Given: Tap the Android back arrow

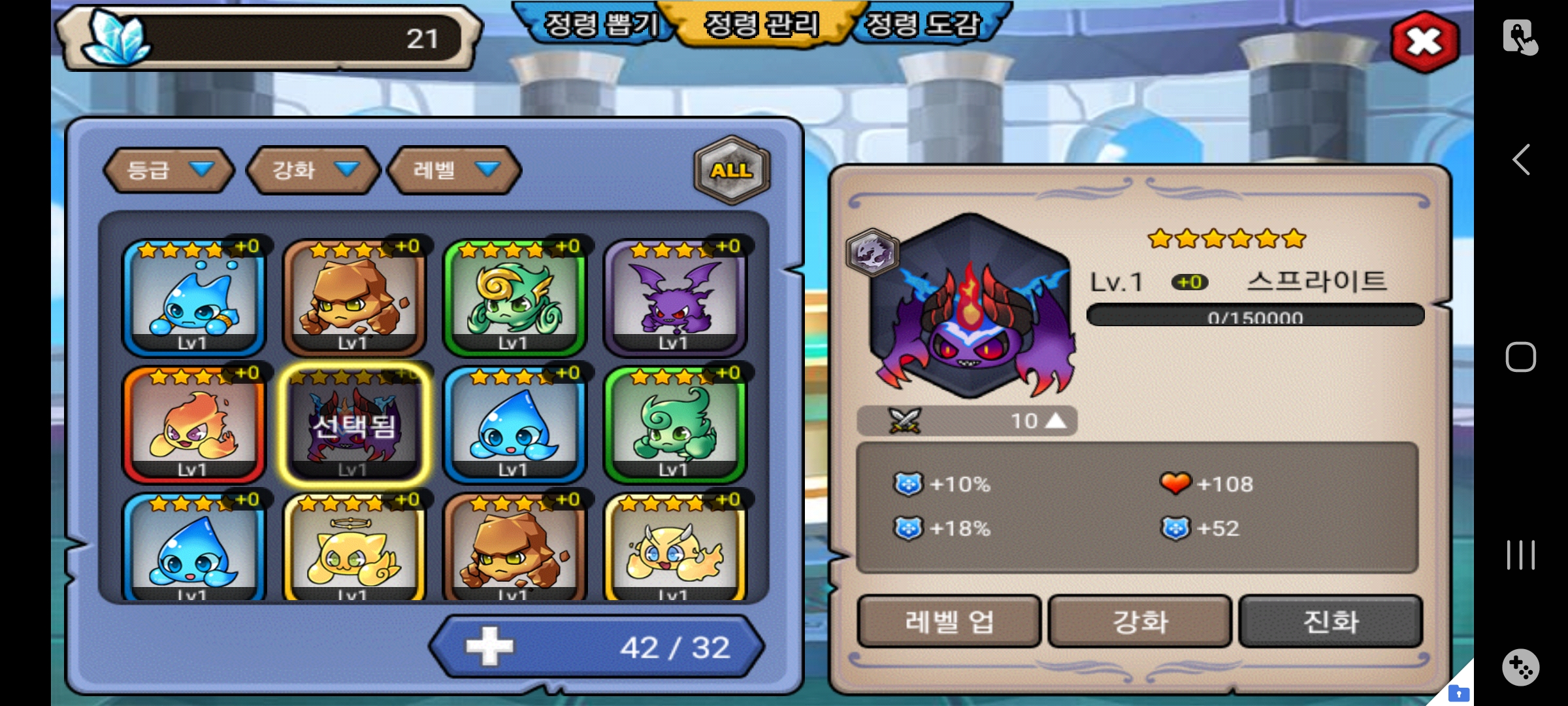Looking at the screenshot, I should coord(1521,160).
